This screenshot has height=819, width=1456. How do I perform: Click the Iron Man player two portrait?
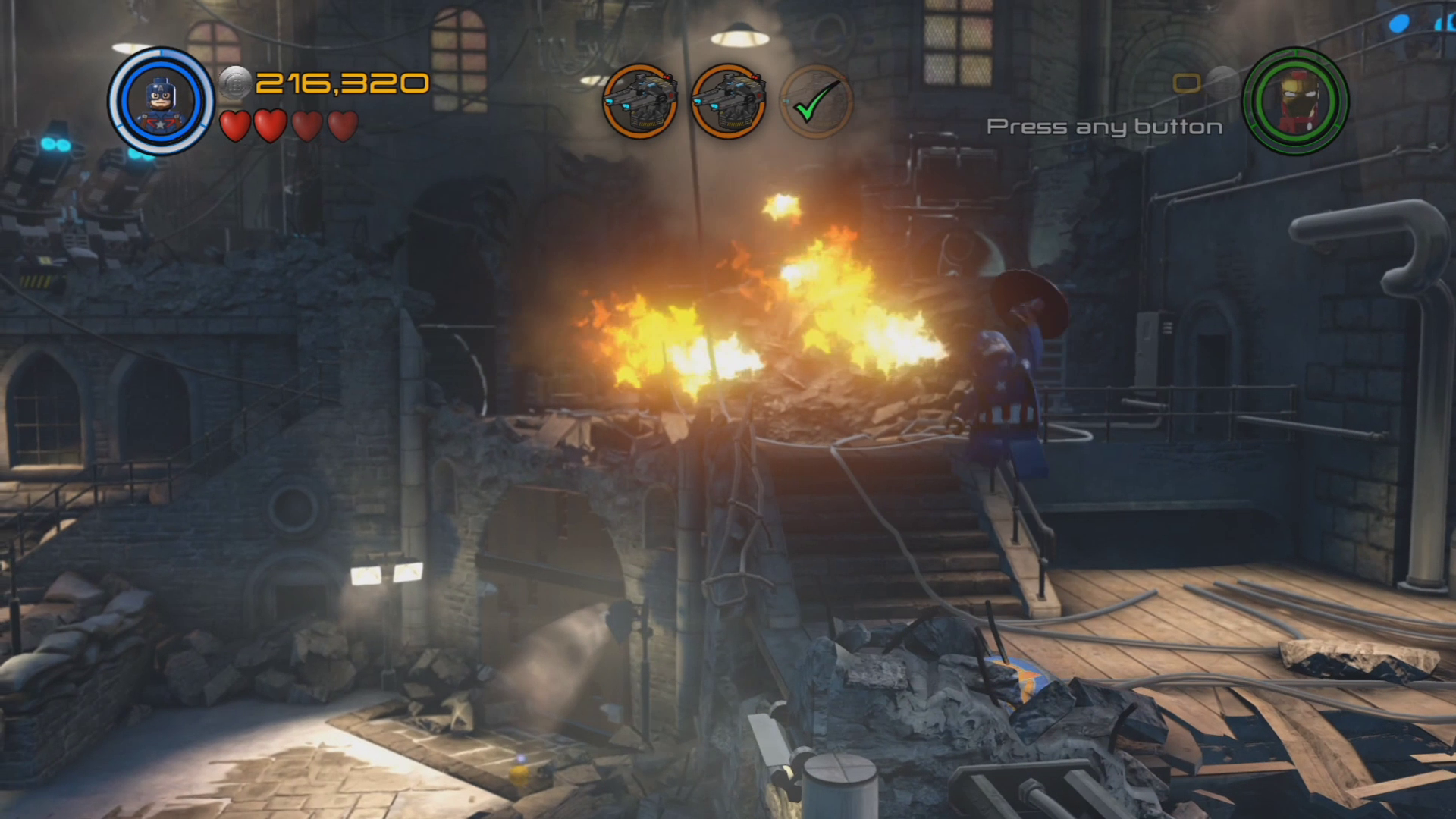point(1295,102)
